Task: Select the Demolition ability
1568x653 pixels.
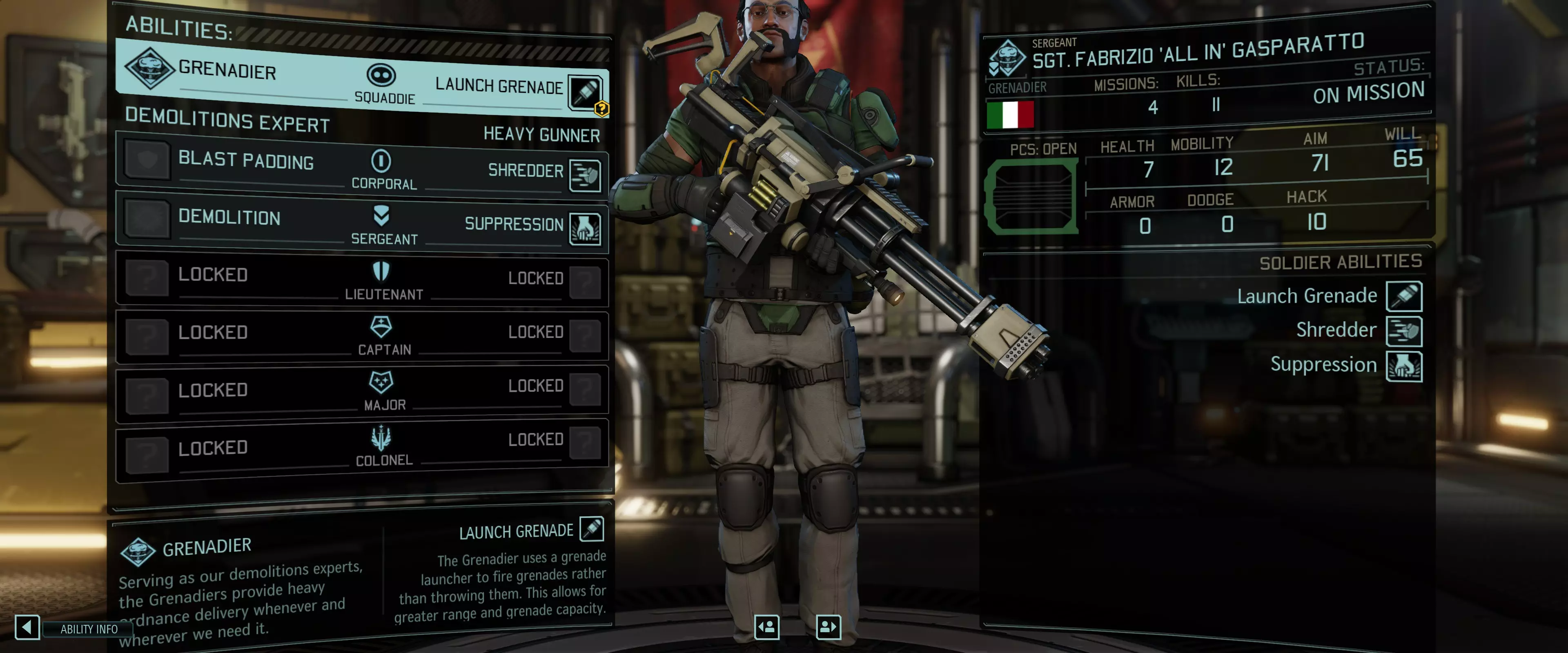Action: 229,217
